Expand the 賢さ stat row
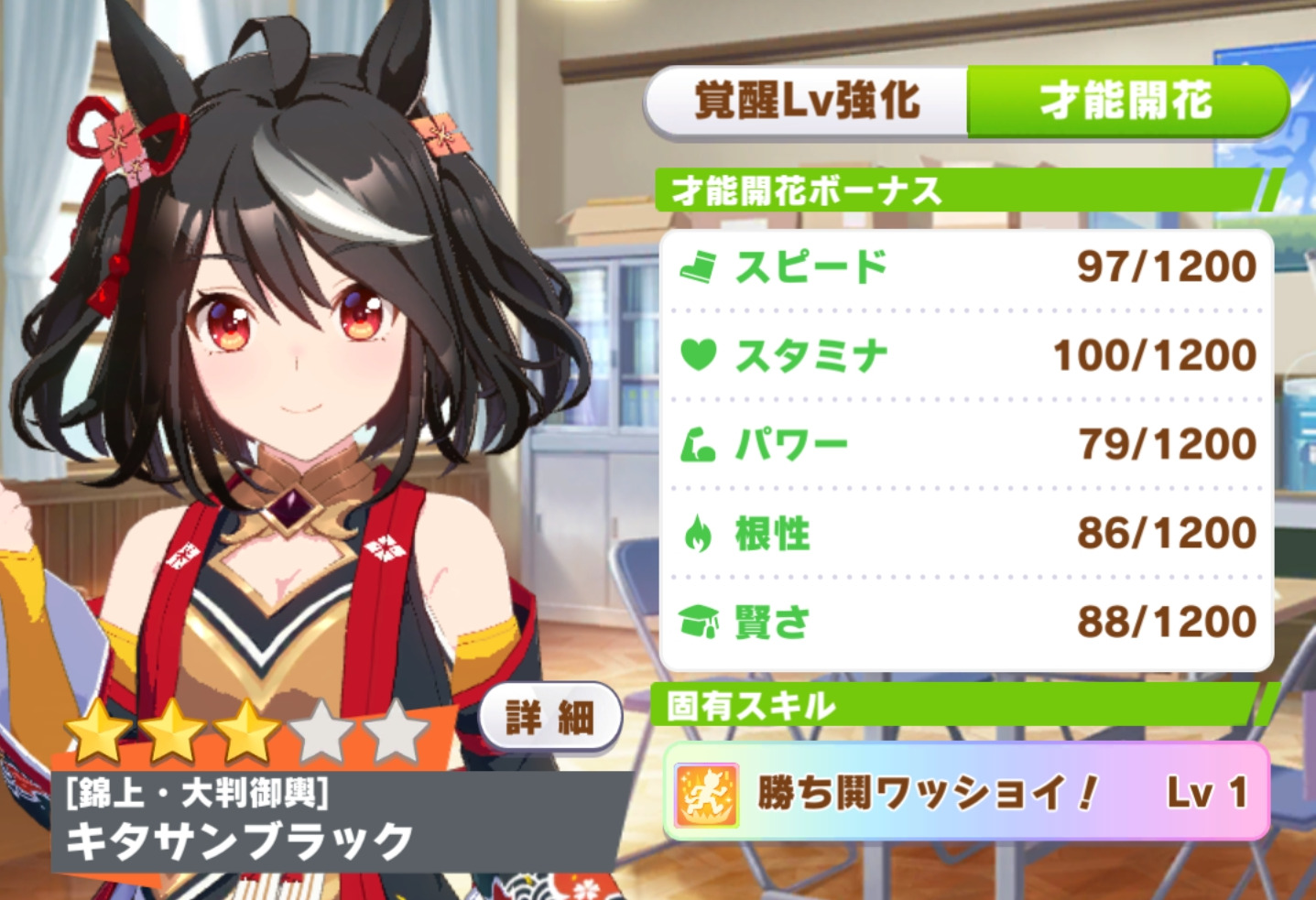The width and height of the screenshot is (1316, 900). [x=962, y=621]
